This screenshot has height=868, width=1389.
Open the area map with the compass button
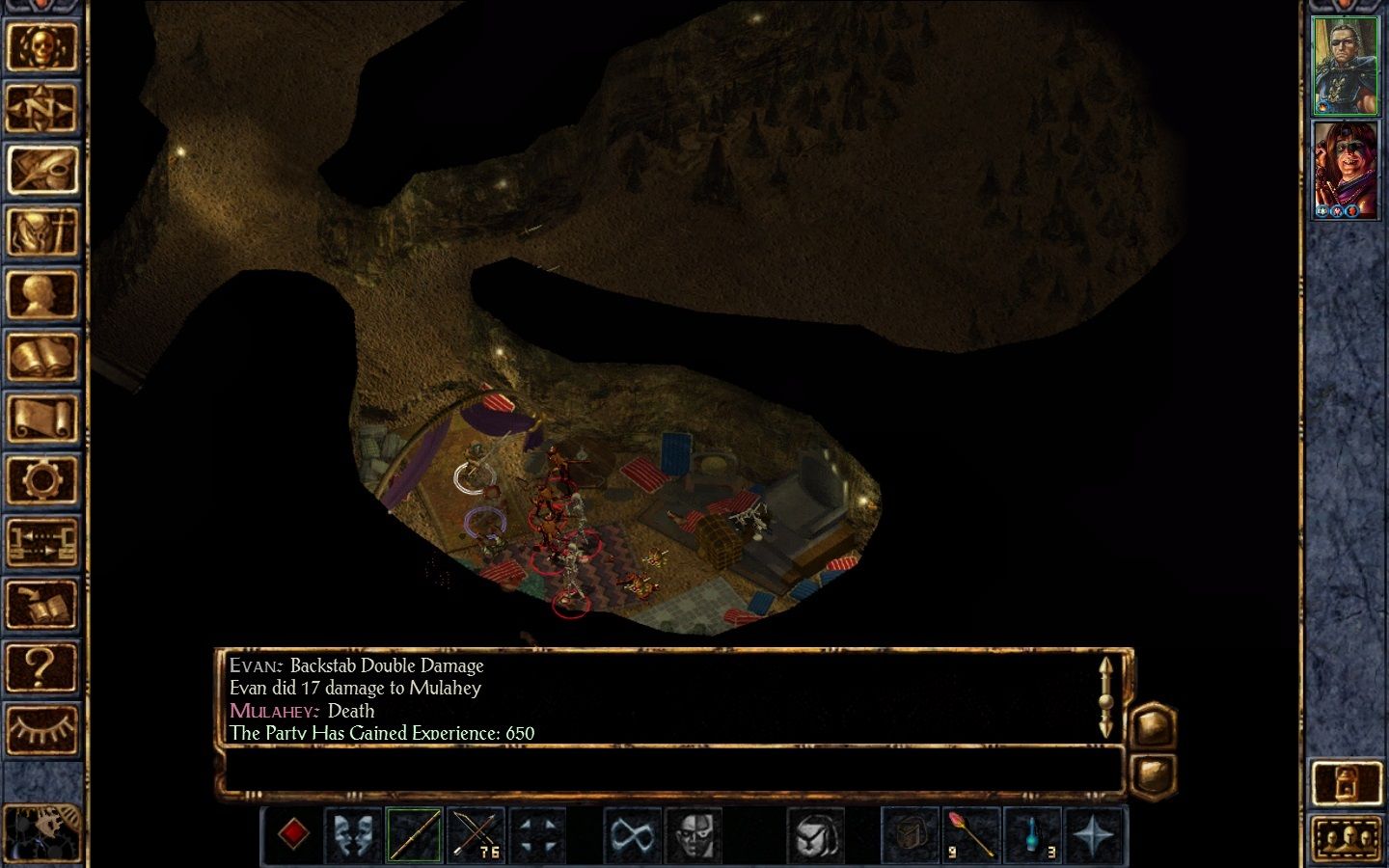(x=41, y=108)
